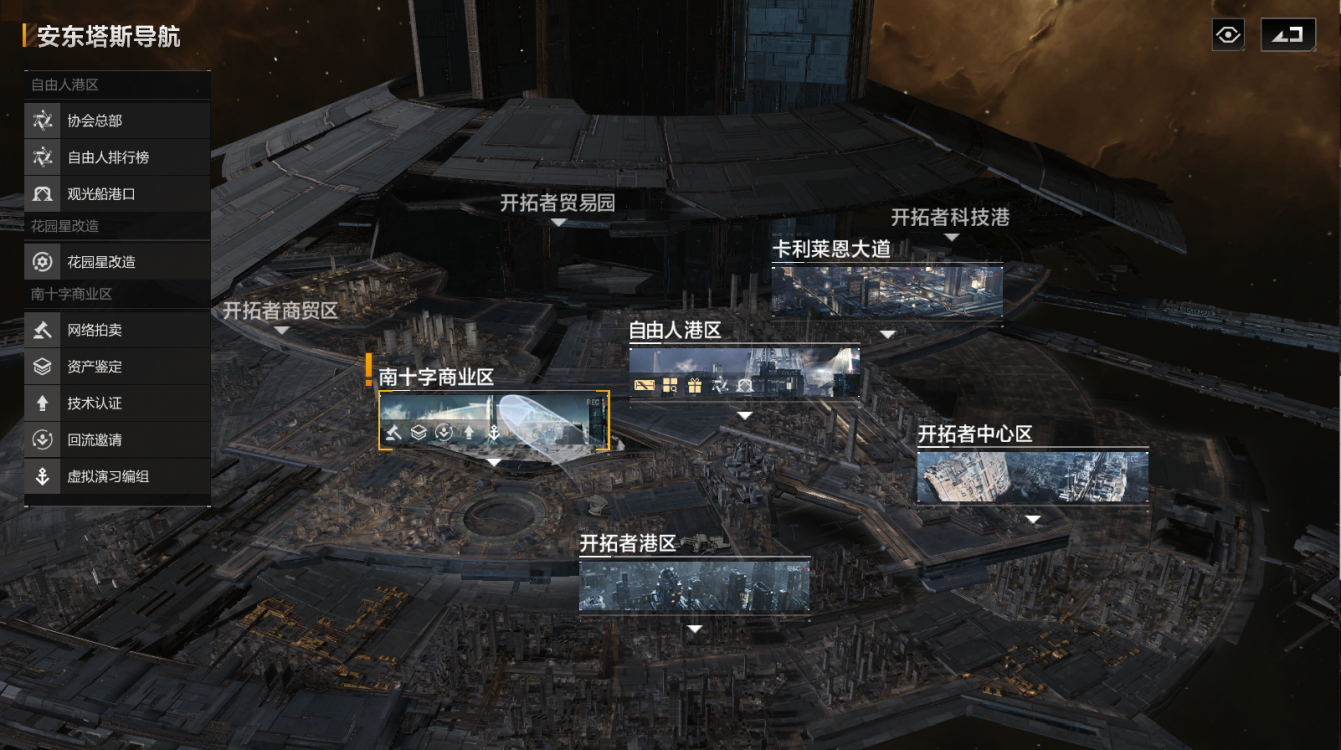Open 花园星改造 using the gear icon
Screen dimensions: 1341x750
tap(42, 261)
